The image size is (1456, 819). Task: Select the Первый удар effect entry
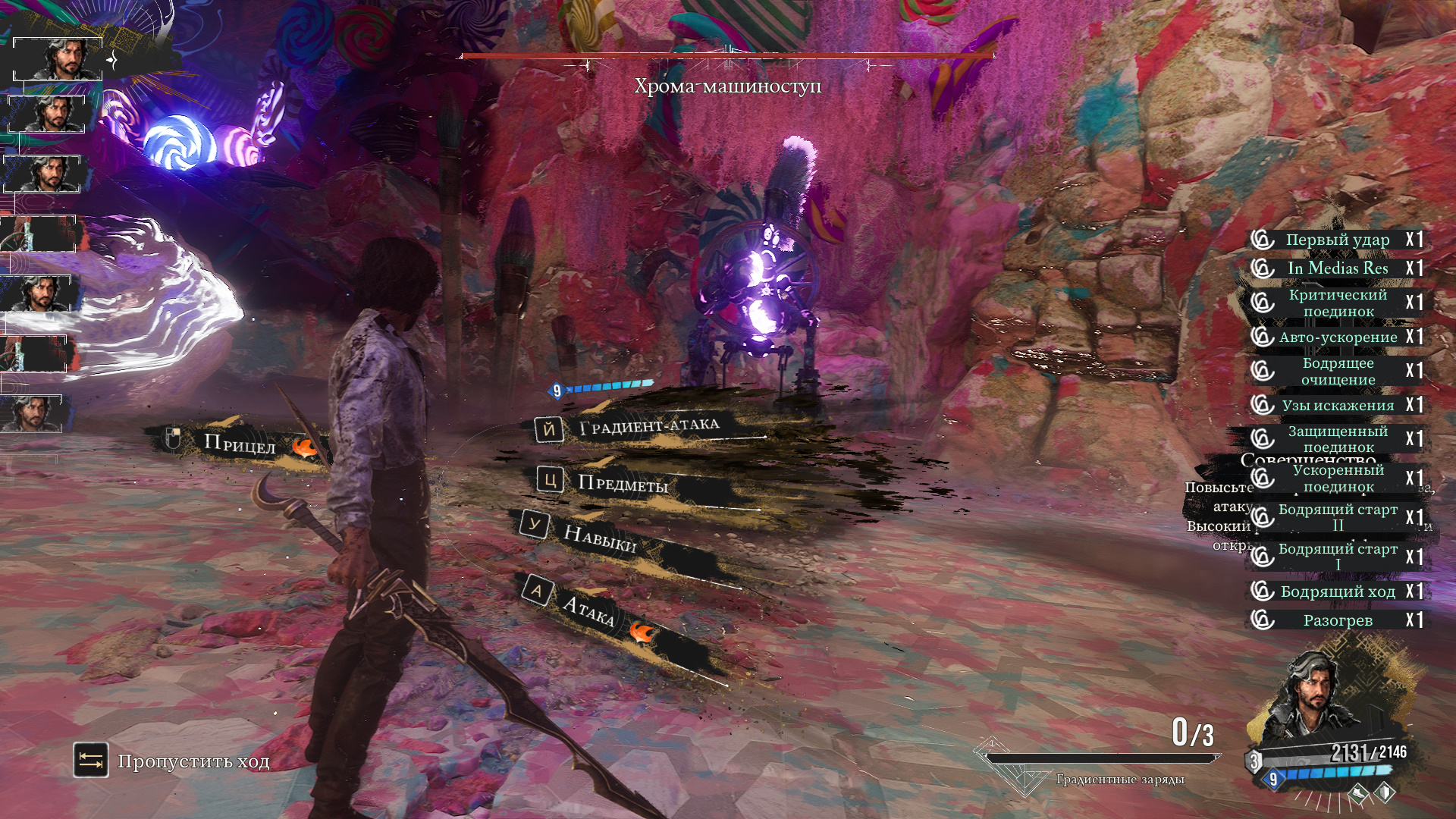[1337, 240]
